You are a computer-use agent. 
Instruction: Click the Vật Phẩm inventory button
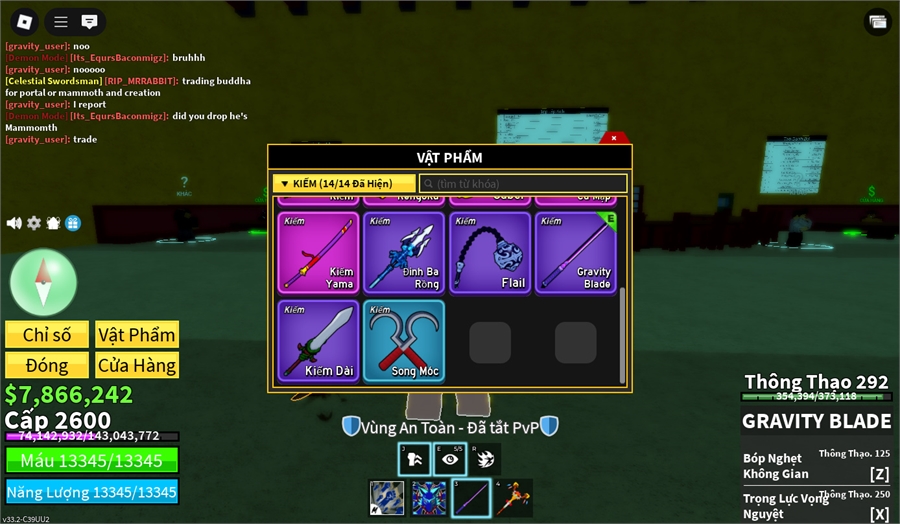click(x=137, y=335)
